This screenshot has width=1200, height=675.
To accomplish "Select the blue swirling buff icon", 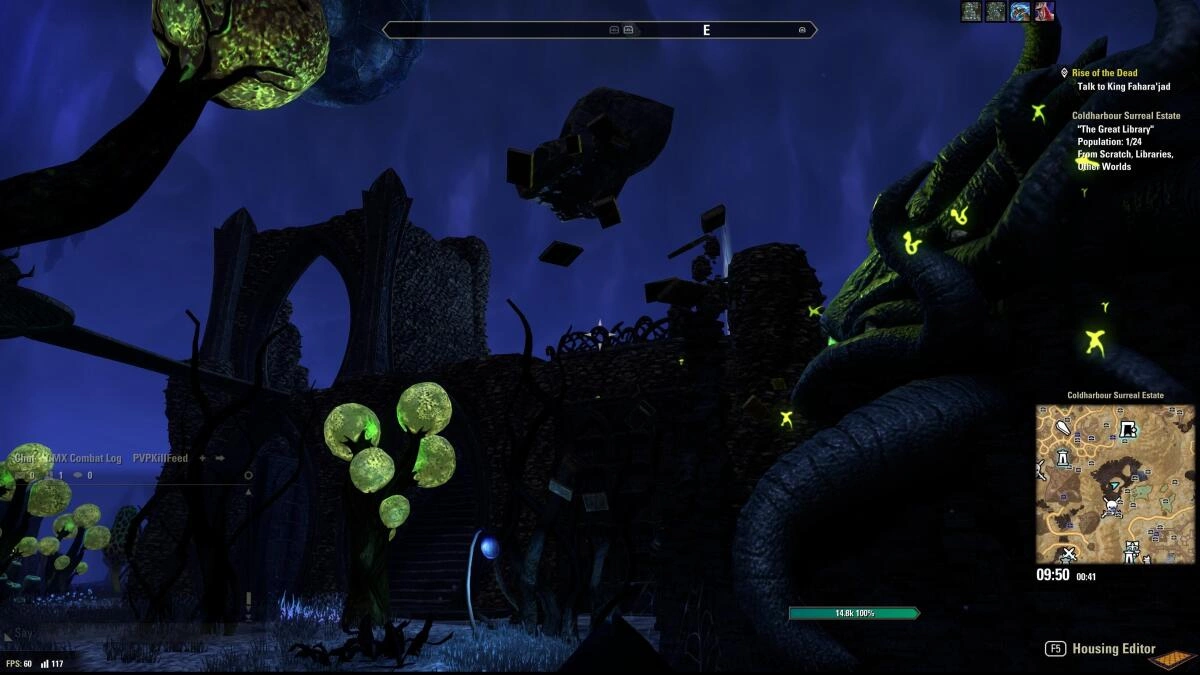I will pos(1020,11).
